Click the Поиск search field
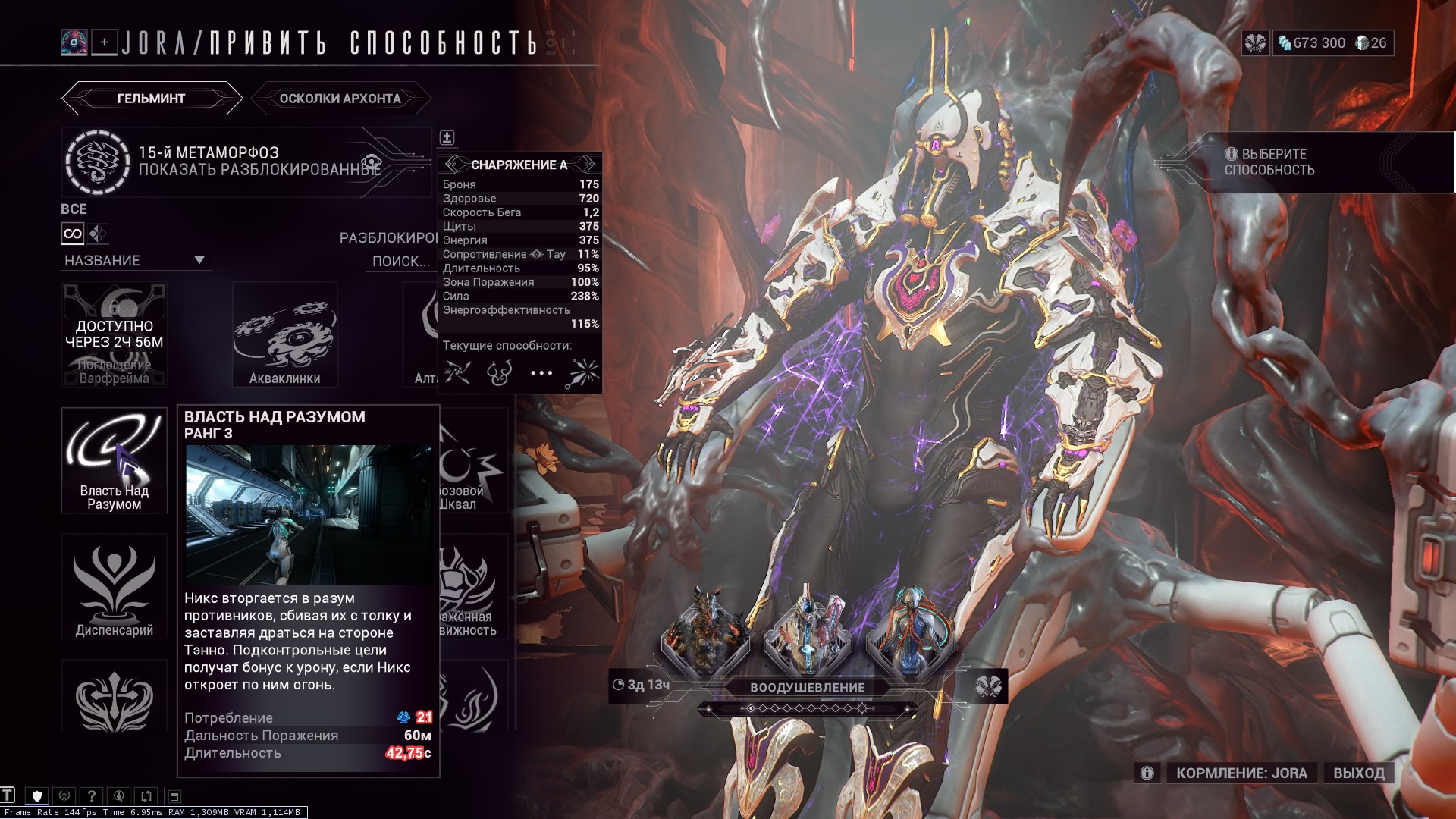The image size is (1456, 819). point(400,262)
